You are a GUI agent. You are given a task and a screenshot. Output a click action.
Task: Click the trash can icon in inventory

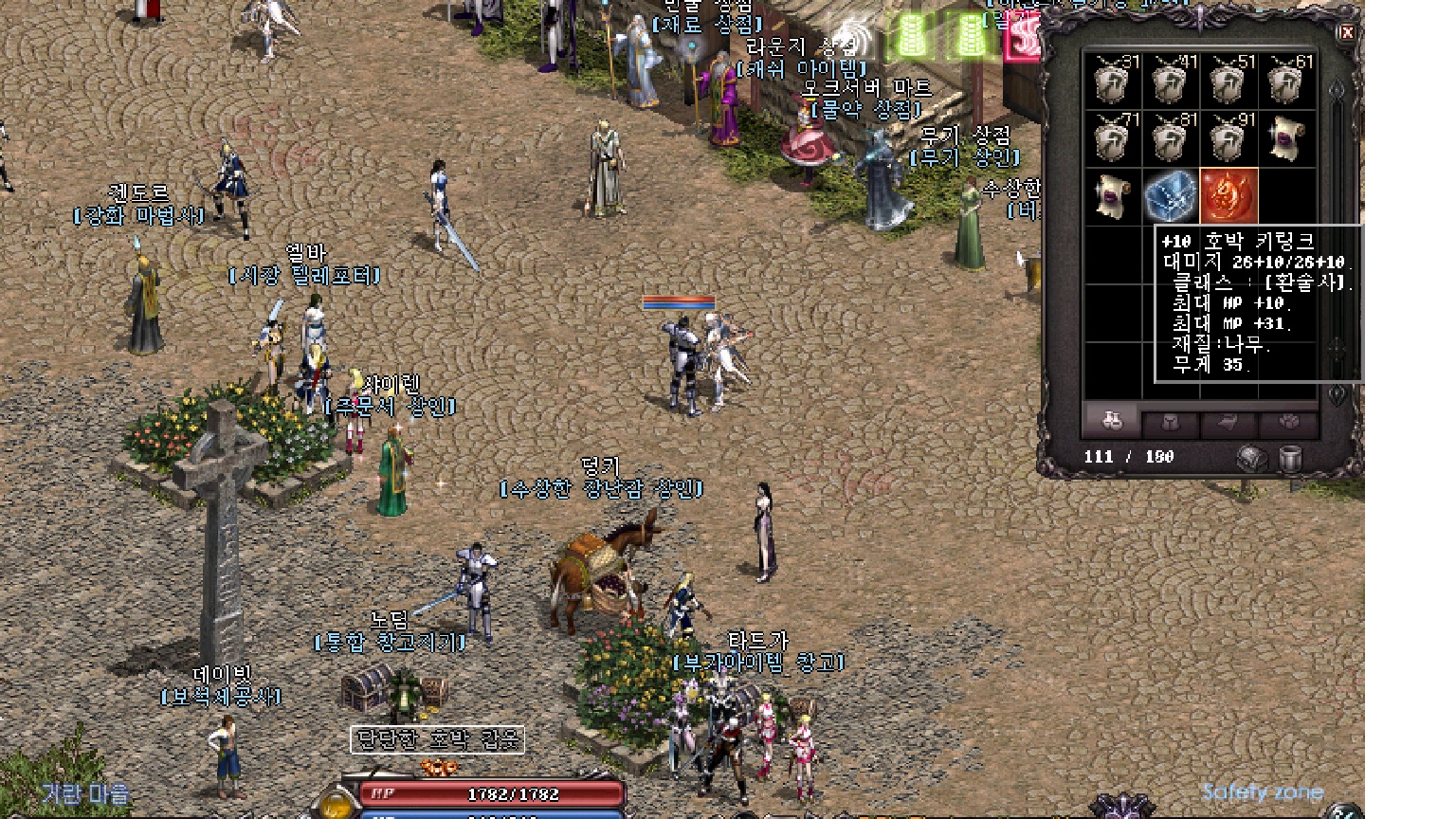coord(1290,459)
